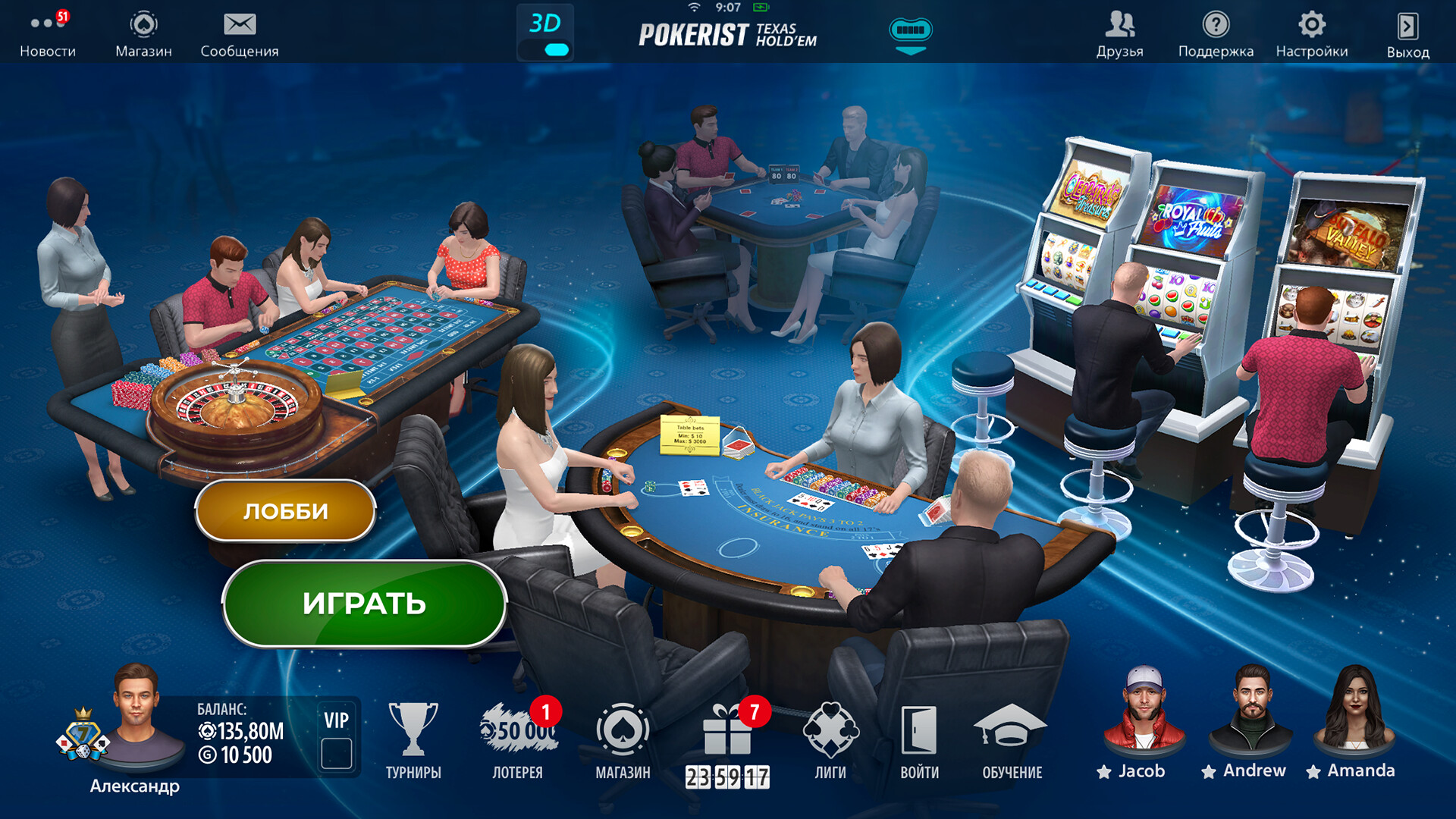This screenshot has width=1456, height=819.
Task: Open the Новости item with 51 notifications
Action: tap(47, 25)
